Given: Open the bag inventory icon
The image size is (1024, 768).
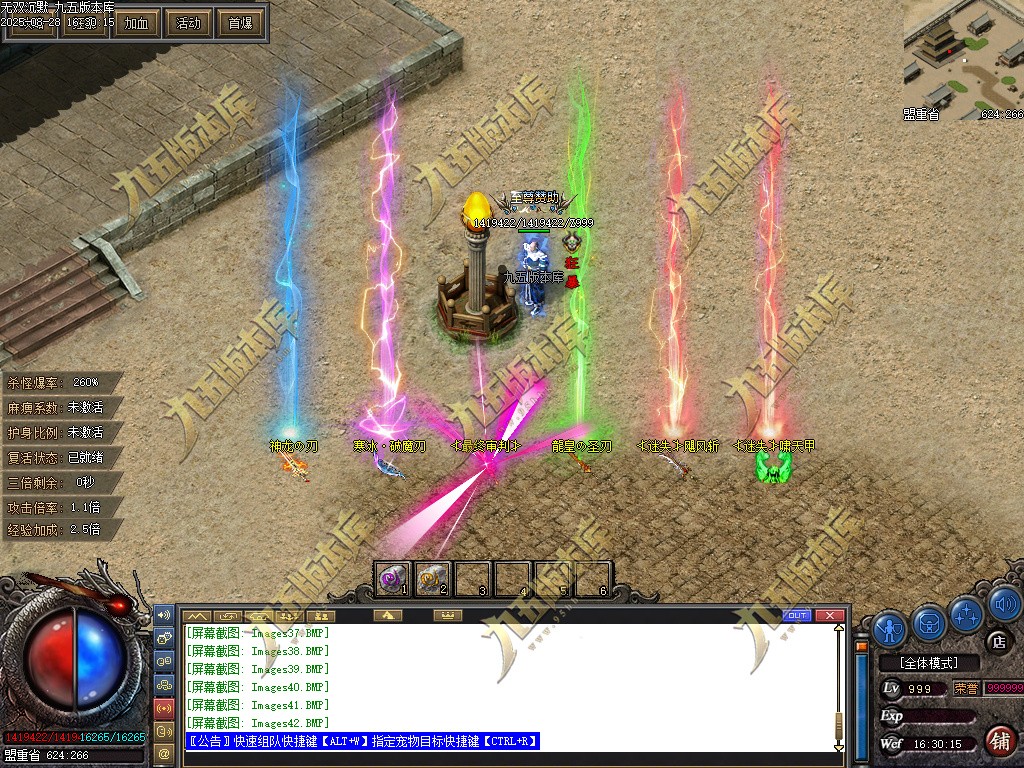Looking at the screenshot, I should tap(929, 624).
